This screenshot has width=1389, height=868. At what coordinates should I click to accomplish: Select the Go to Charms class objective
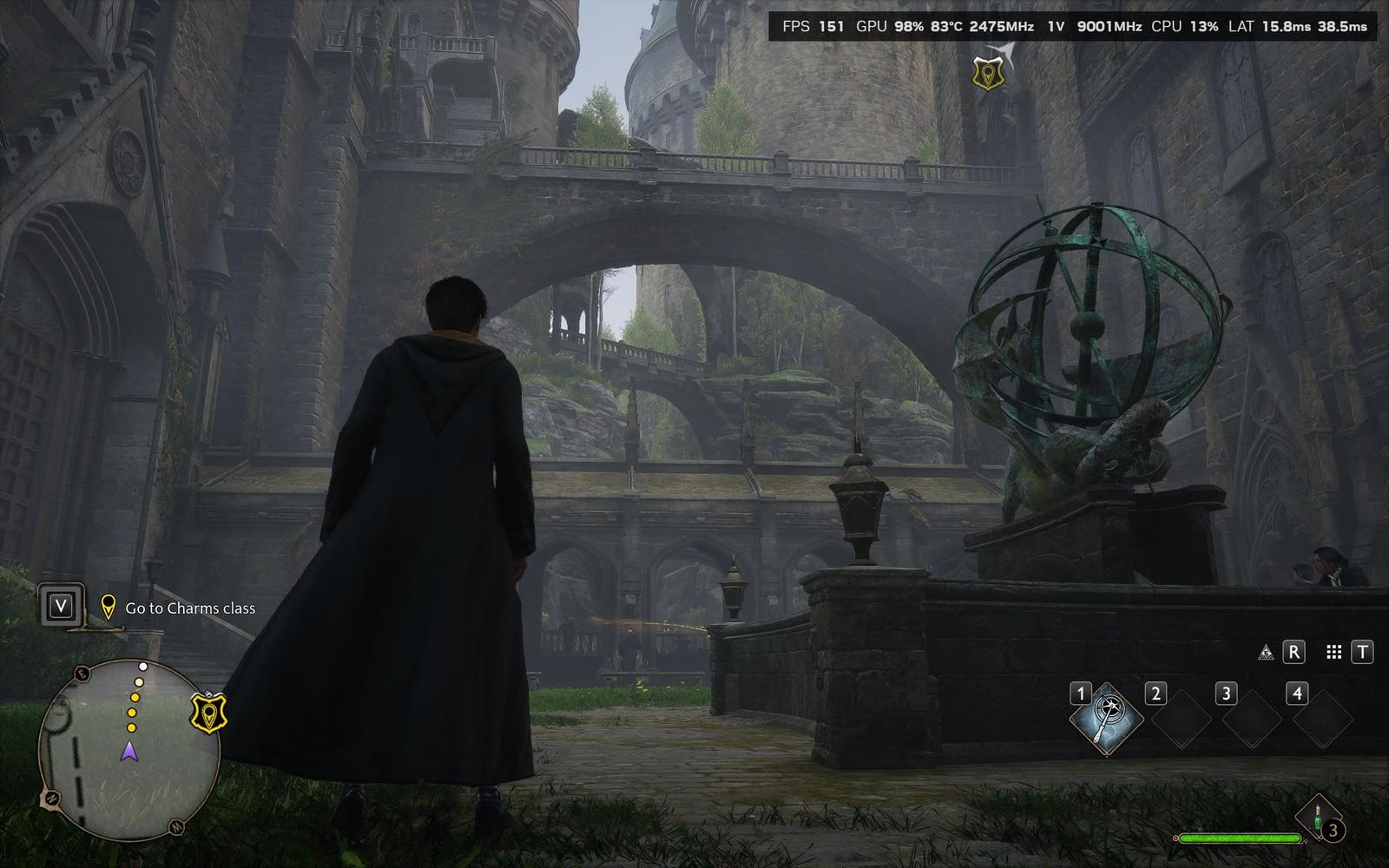tap(189, 608)
